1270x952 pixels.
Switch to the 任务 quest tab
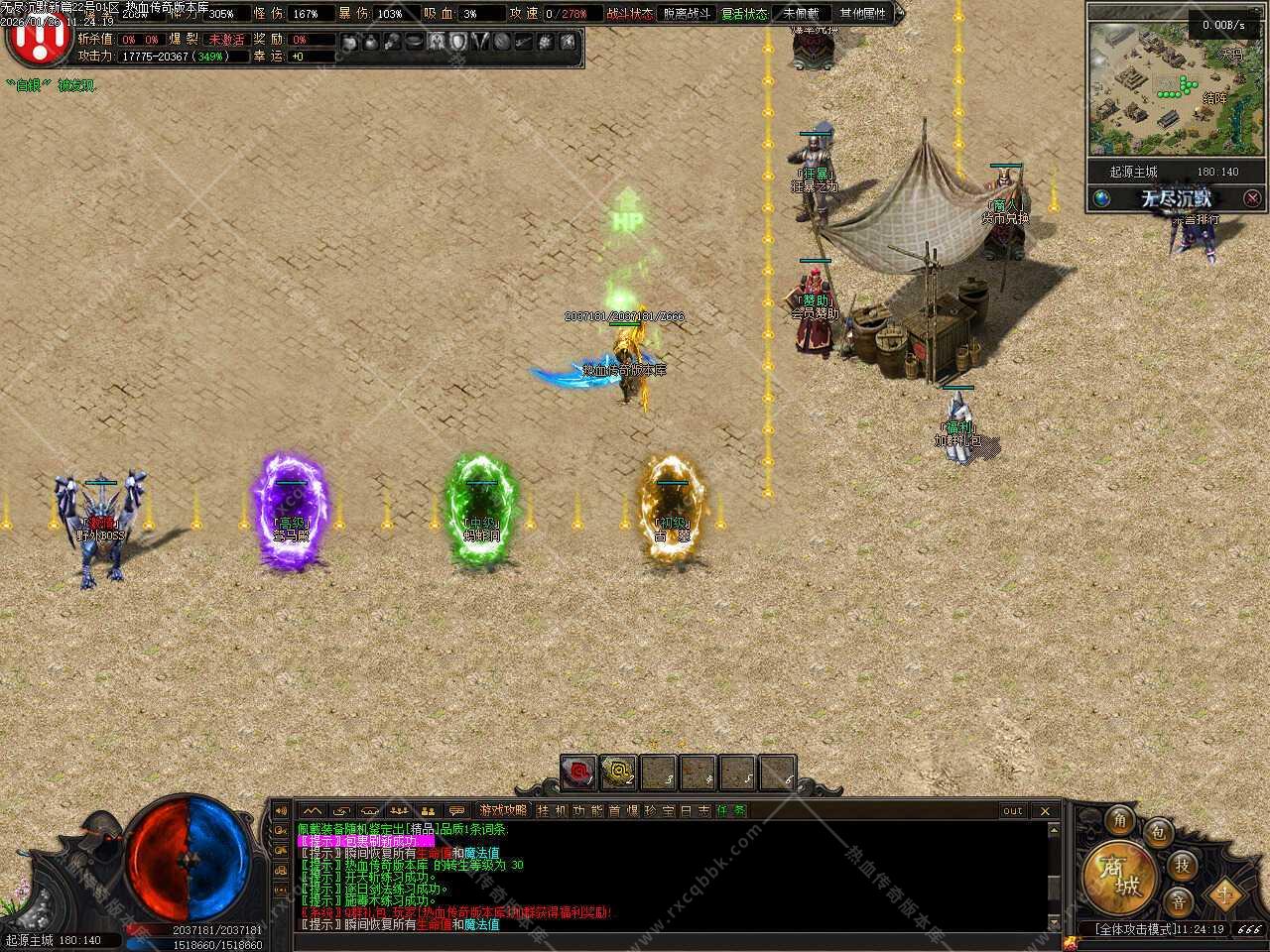tap(731, 810)
